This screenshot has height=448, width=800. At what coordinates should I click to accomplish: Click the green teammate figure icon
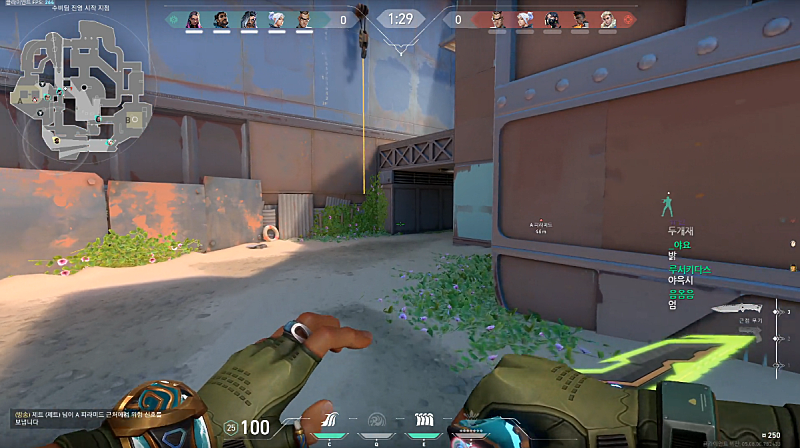click(x=665, y=204)
